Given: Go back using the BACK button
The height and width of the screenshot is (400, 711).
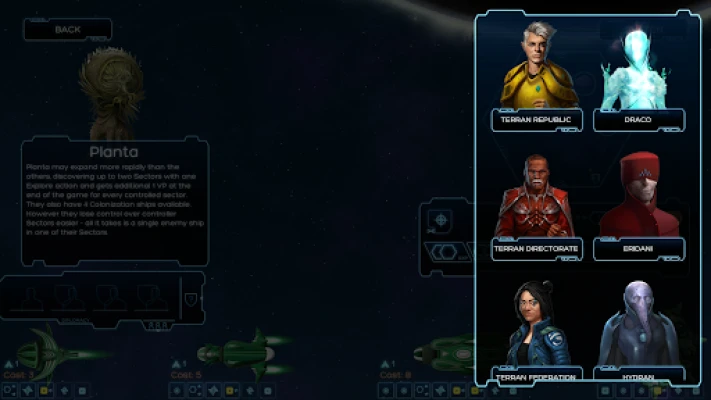Looking at the screenshot, I should pos(68,30).
